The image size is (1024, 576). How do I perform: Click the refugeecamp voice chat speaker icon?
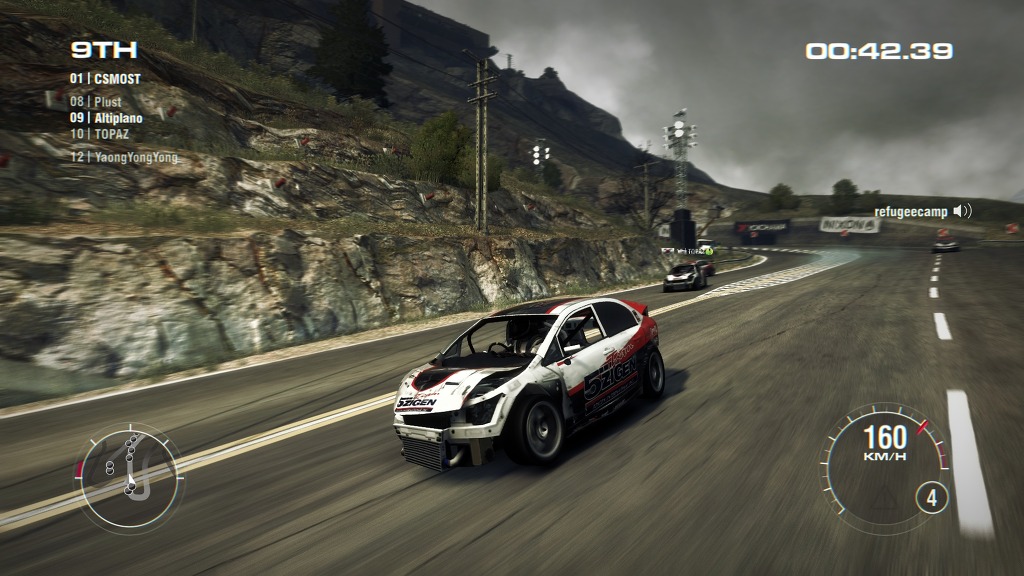962,211
